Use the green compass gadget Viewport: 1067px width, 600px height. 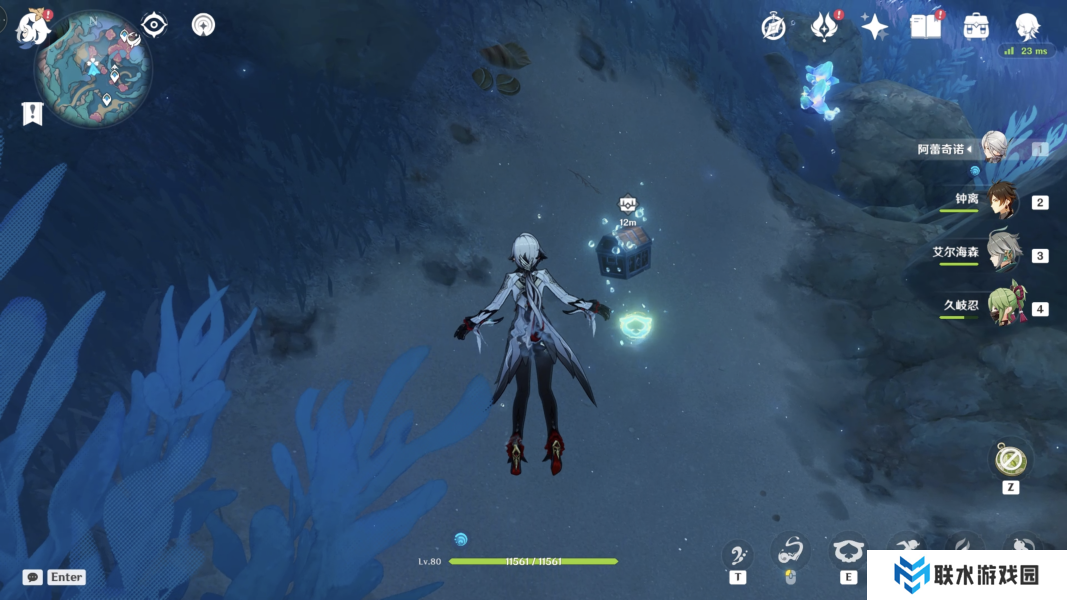[x=1010, y=460]
